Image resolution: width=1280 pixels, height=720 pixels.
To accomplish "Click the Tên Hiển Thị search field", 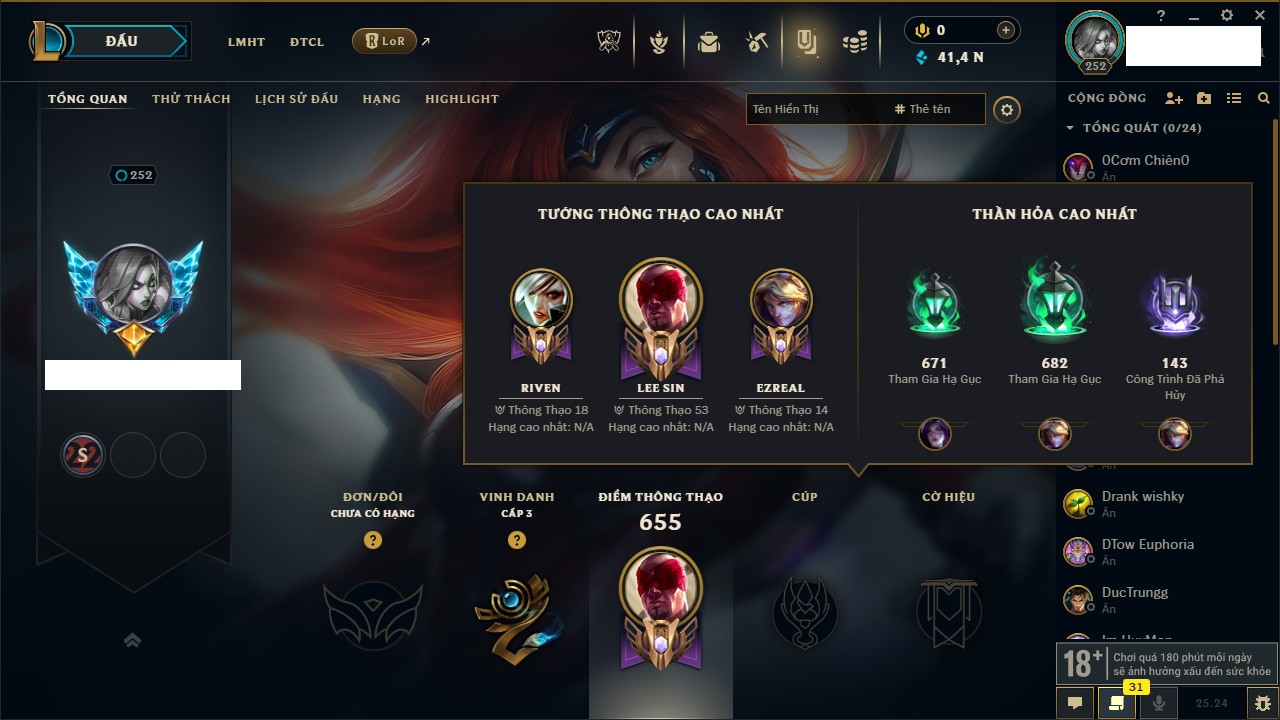I will pyautogui.click(x=810, y=109).
